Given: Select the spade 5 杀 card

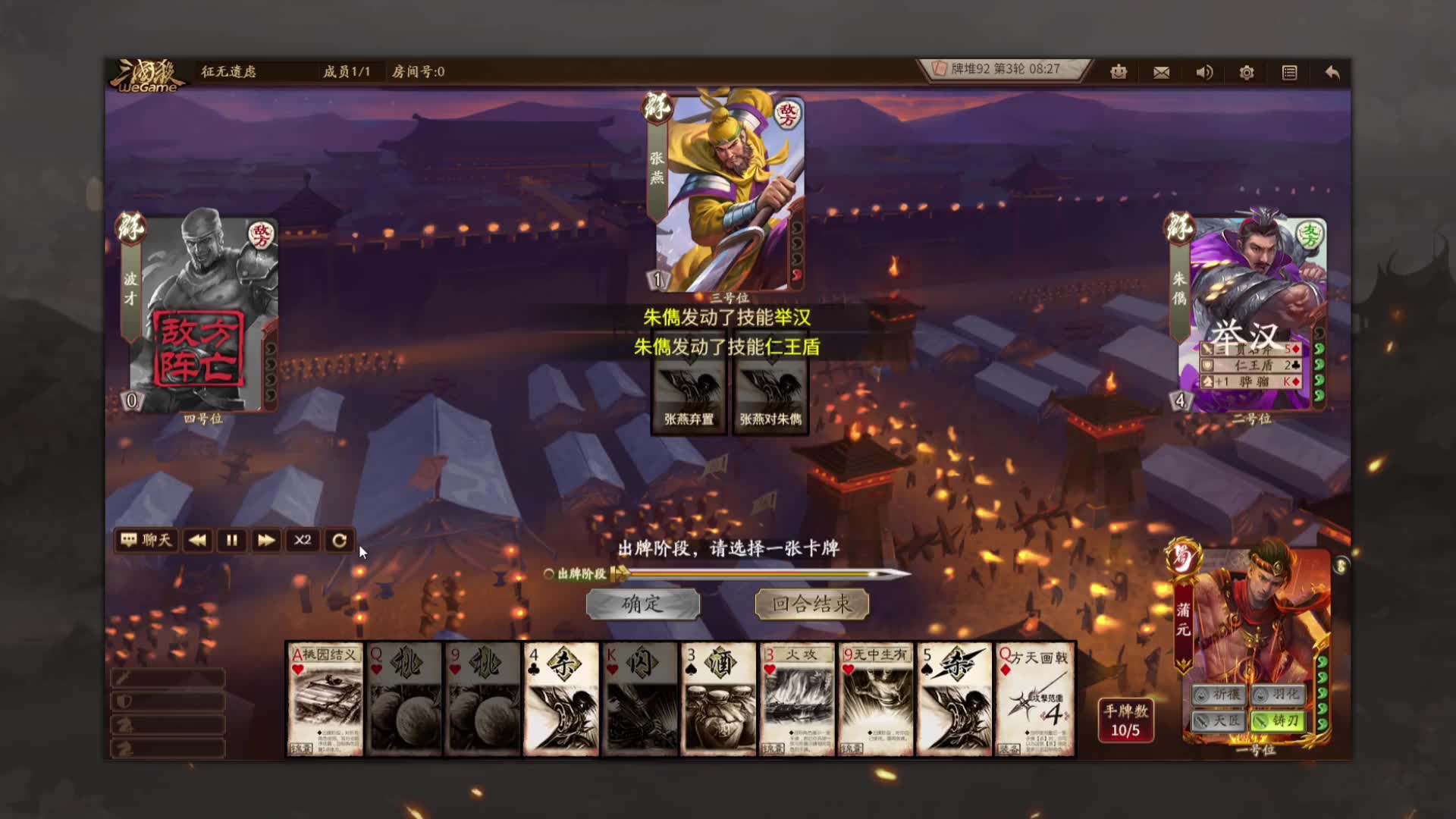Looking at the screenshot, I should click(x=954, y=699).
